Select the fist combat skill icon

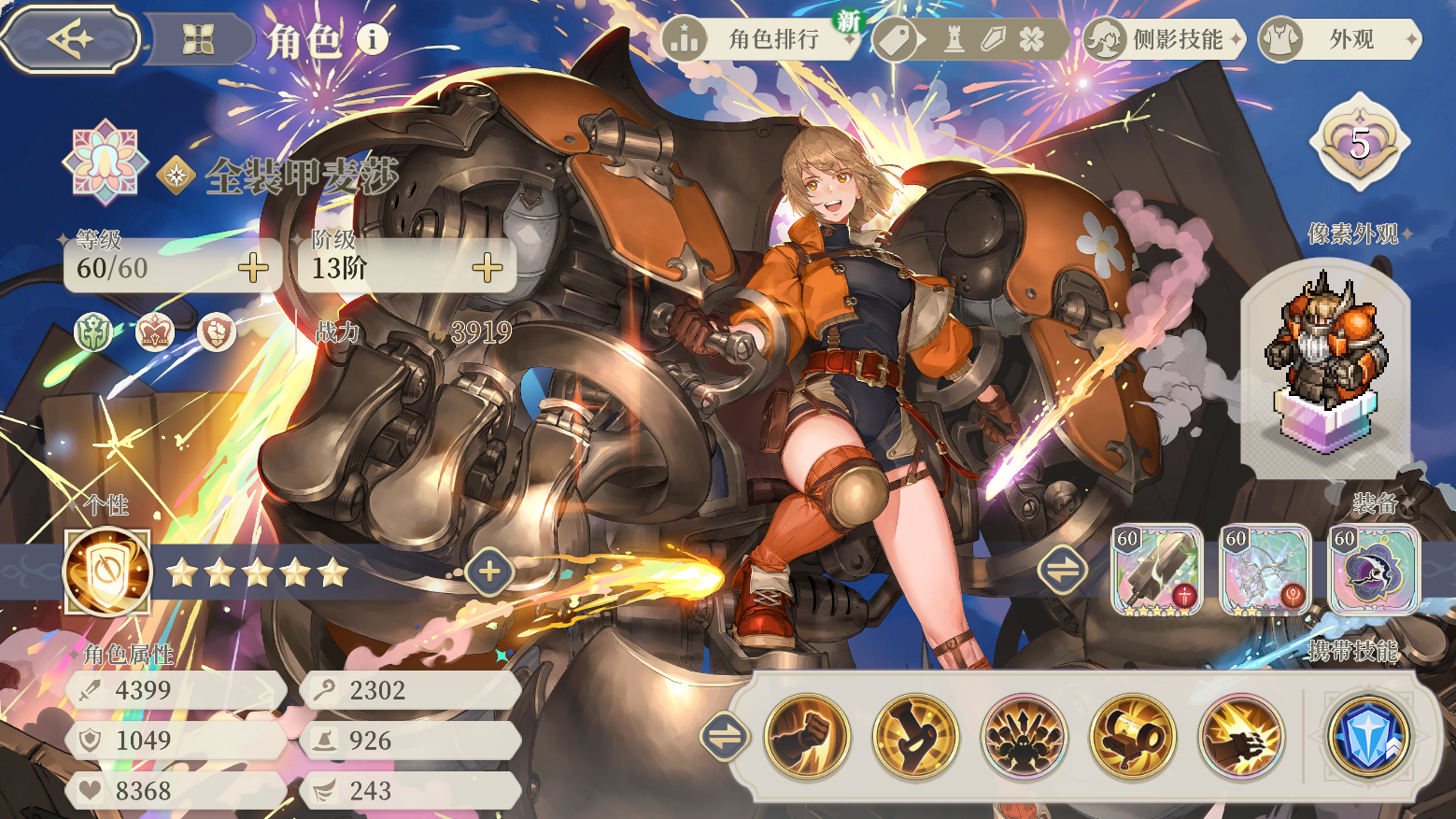tap(806, 737)
